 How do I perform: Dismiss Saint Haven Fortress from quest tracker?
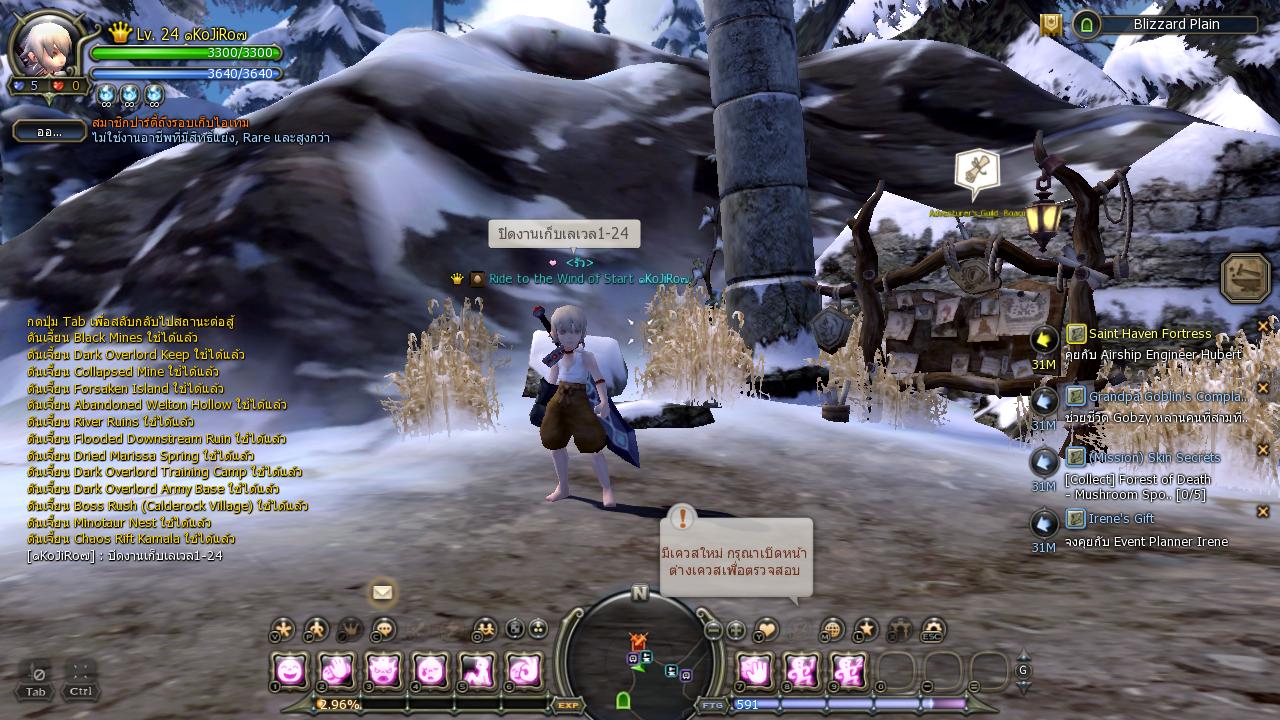coord(1263,326)
